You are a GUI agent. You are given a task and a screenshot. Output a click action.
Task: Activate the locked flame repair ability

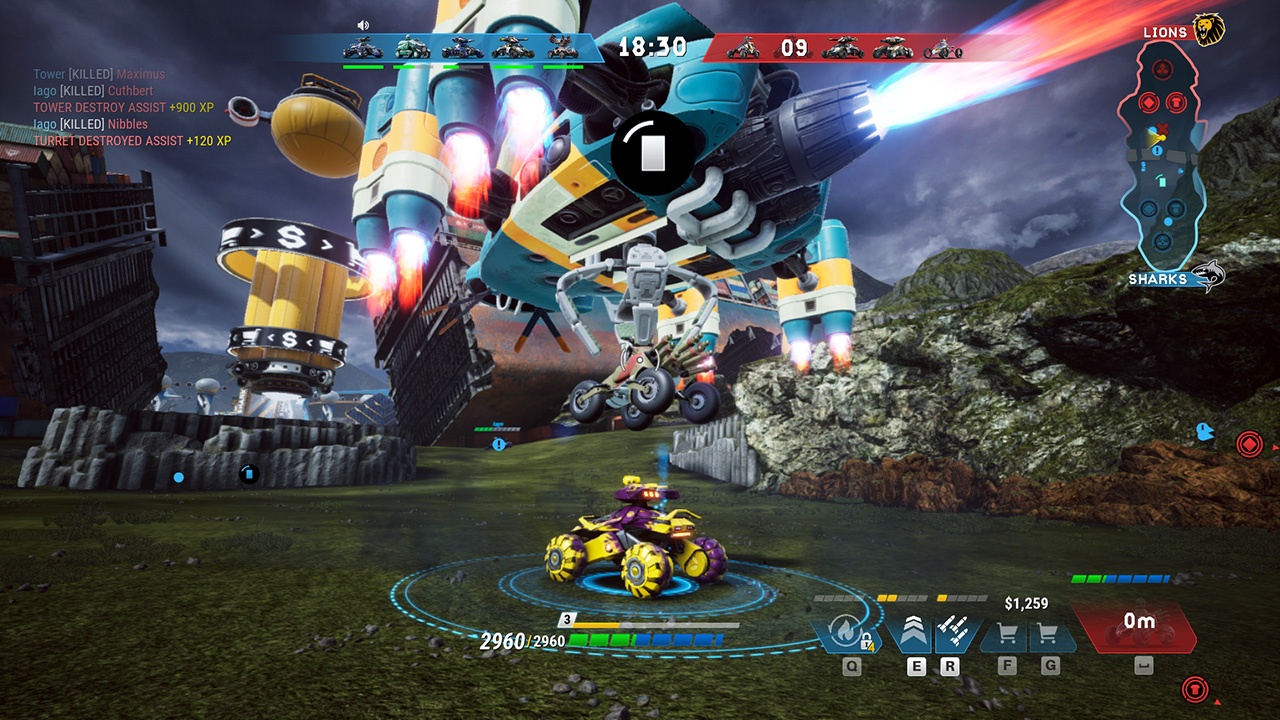tap(846, 632)
